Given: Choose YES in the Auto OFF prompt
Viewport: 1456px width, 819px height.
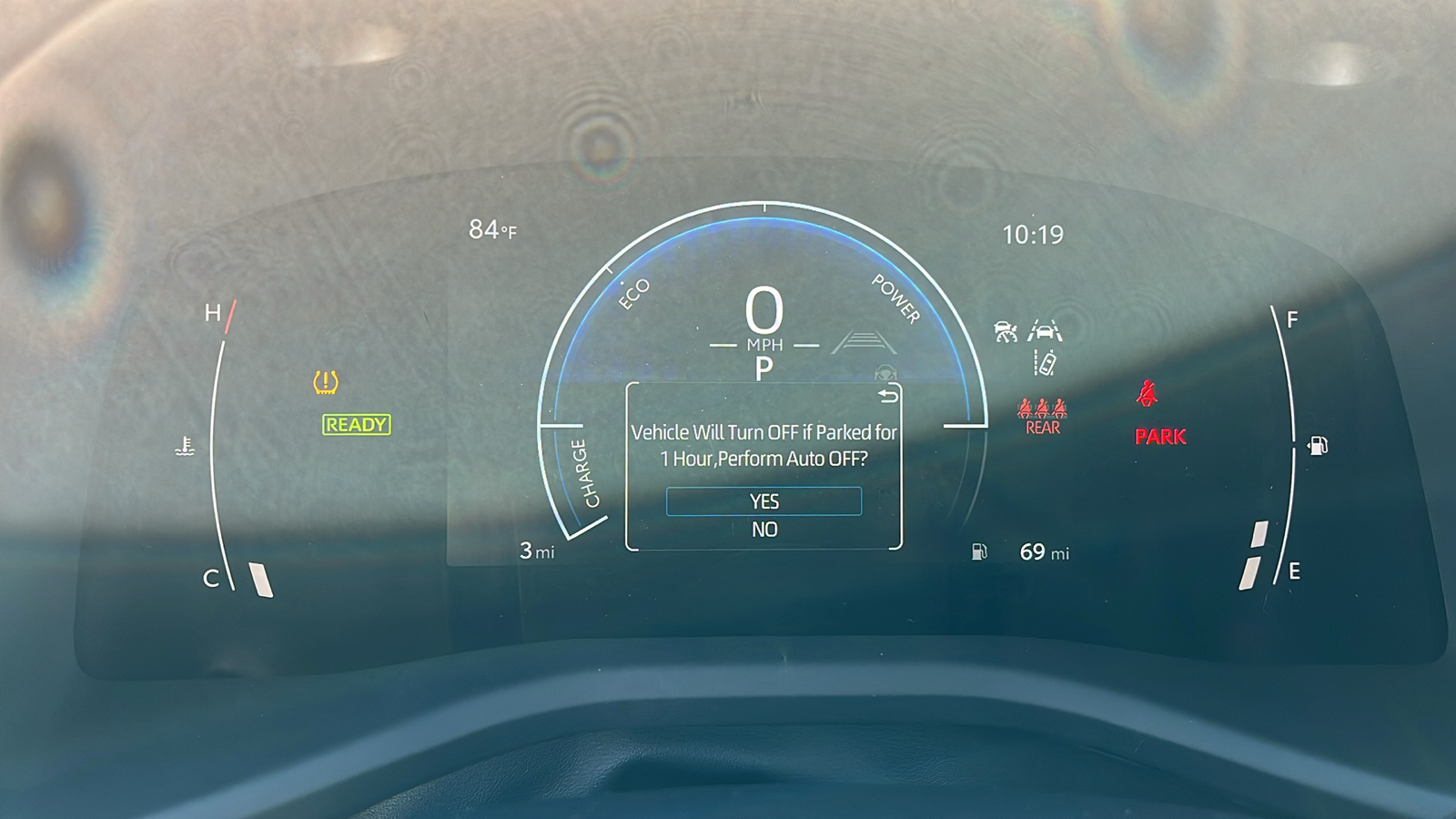Looking at the screenshot, I should tap(763, 501).
